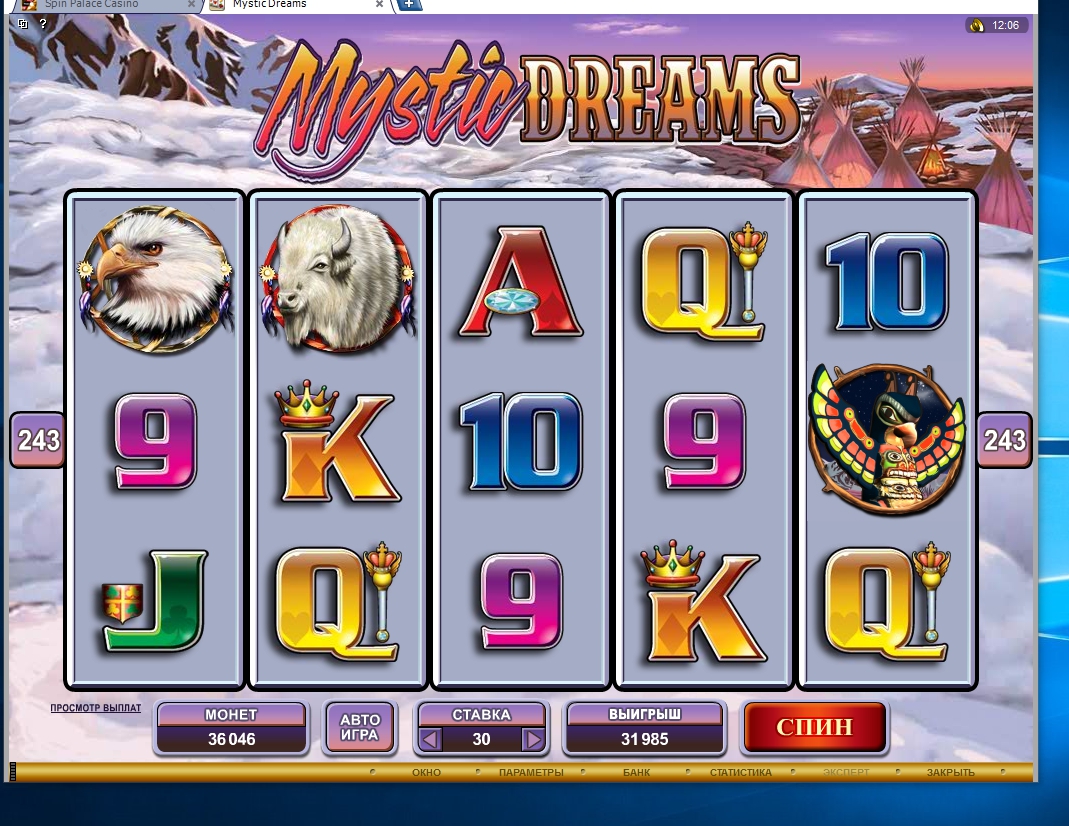Open the ПАРАМЕТРЫ settings menu
This screenshot has height=826, width=1069.
tap(531, 772)
